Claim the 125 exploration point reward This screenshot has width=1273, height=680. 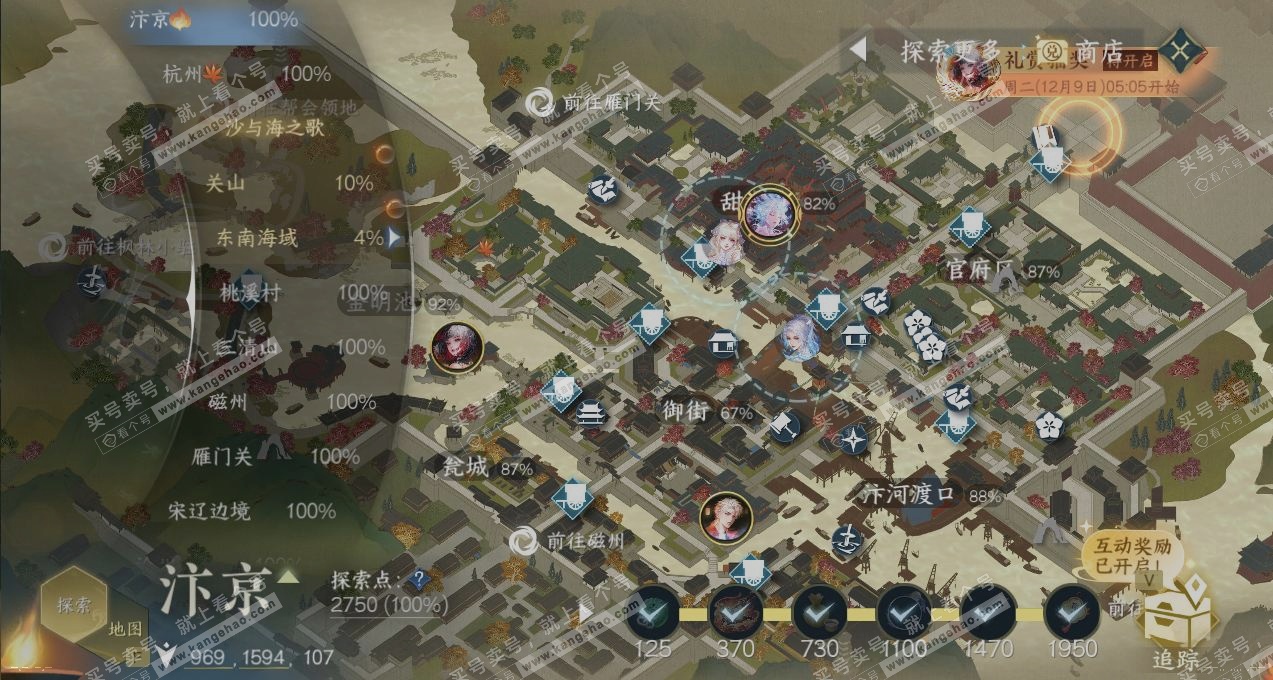pos(653,612)
